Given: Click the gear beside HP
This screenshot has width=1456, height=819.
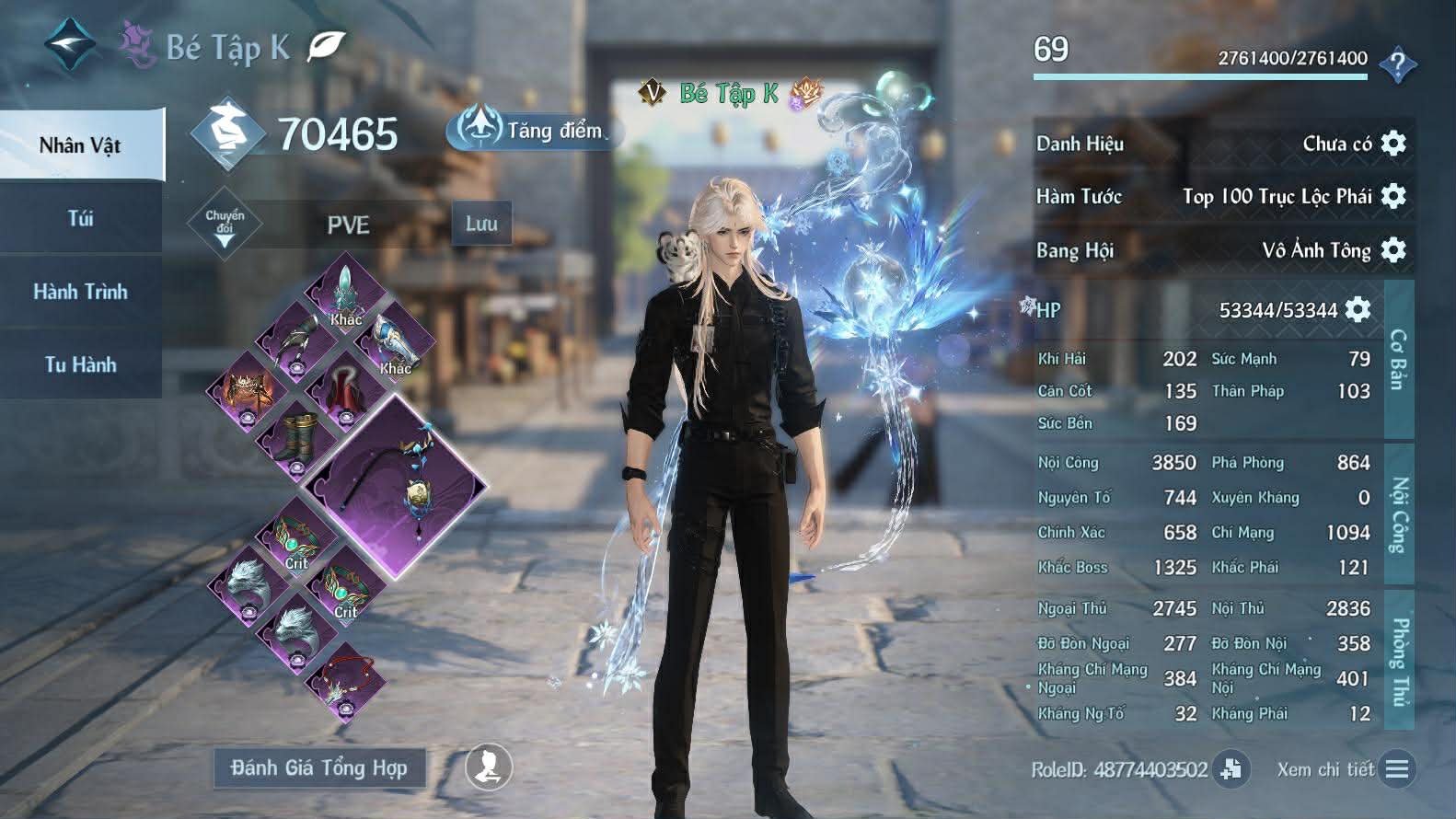Looking at the screenshot, I should [x=1358, y=309].
